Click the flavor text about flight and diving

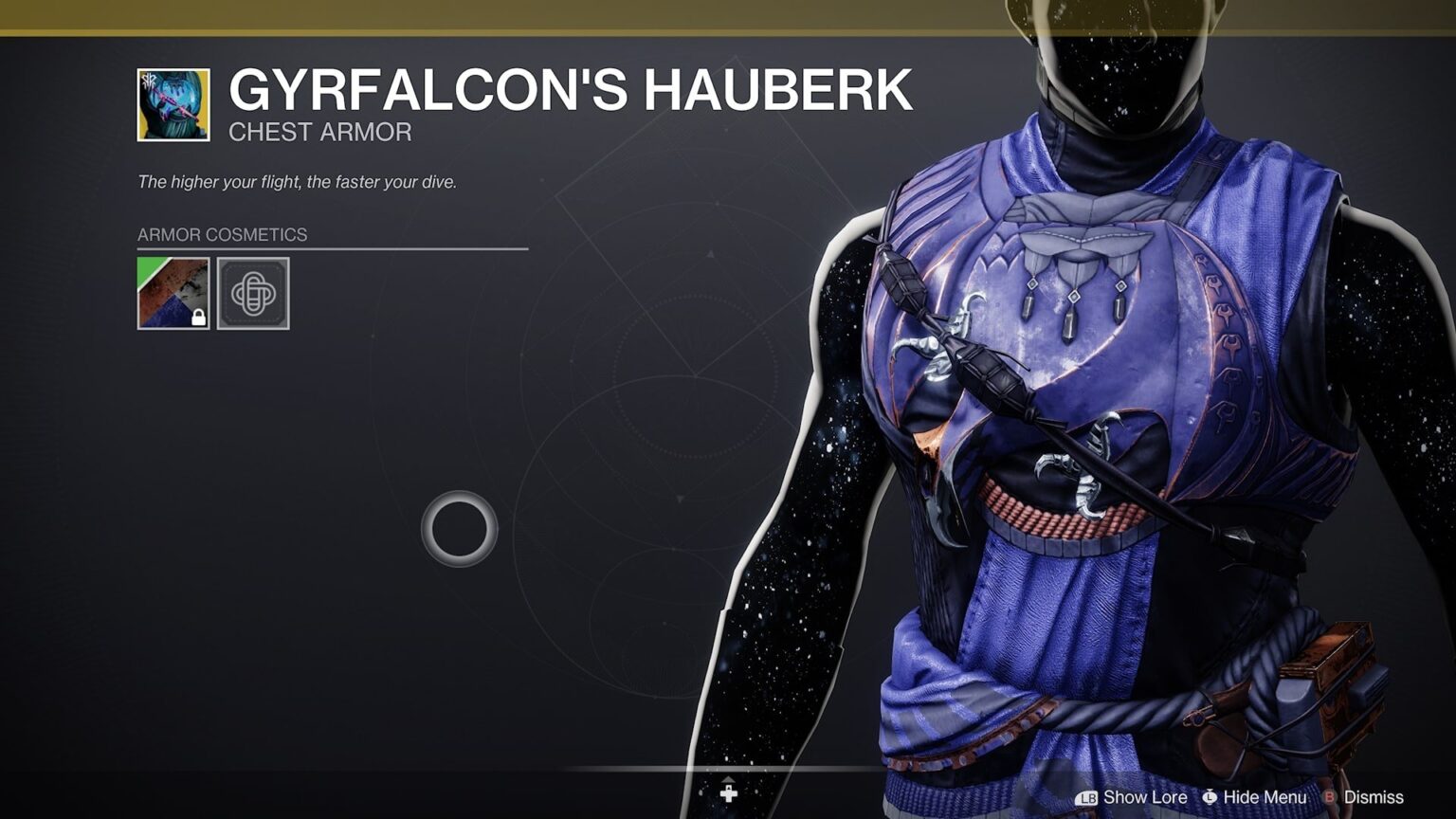(299, 178)
